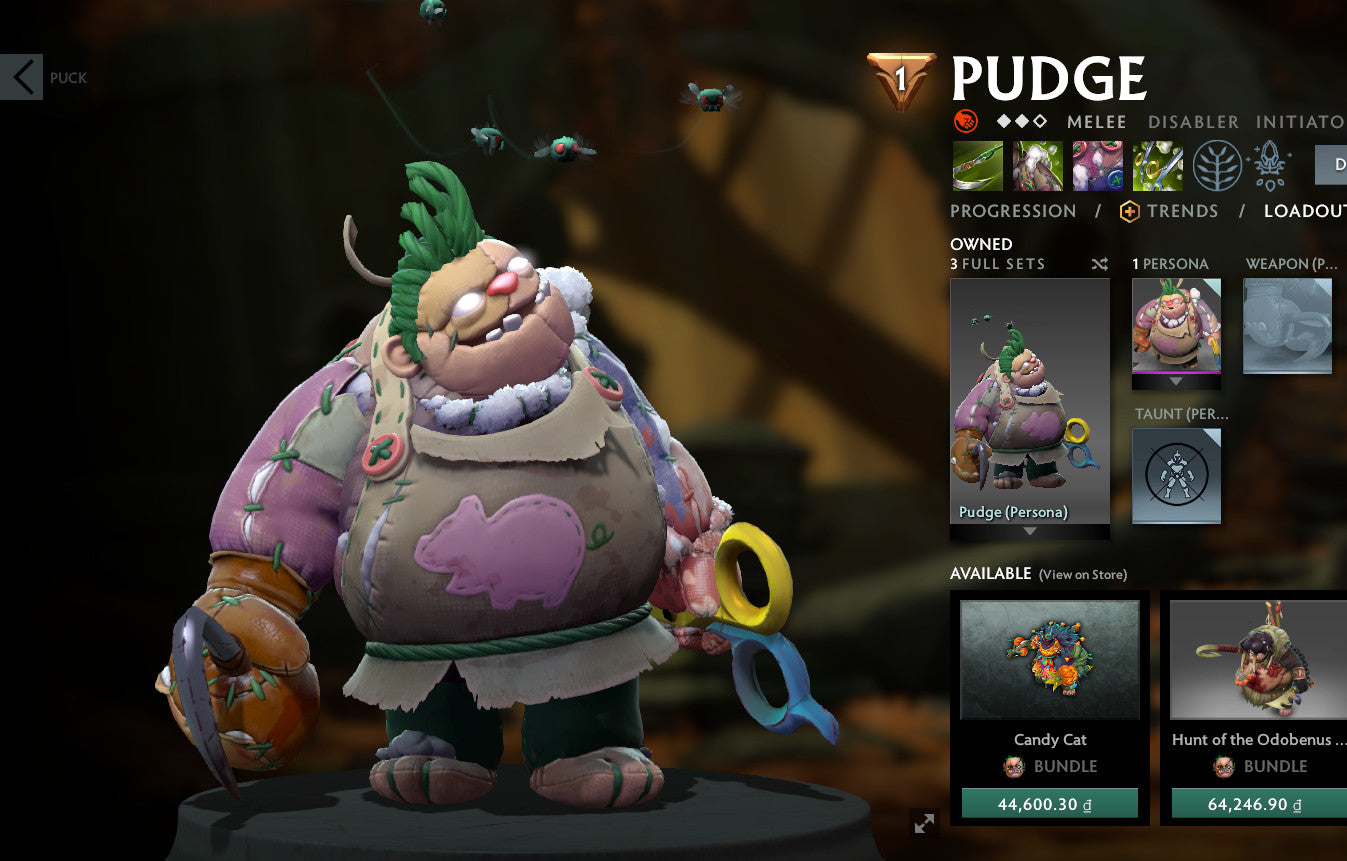Image resolution: width=1347 pixels, height=861 pixels.
Task: Open the Weapon (Persona) item dropdown
Action: pos(1288,325)
